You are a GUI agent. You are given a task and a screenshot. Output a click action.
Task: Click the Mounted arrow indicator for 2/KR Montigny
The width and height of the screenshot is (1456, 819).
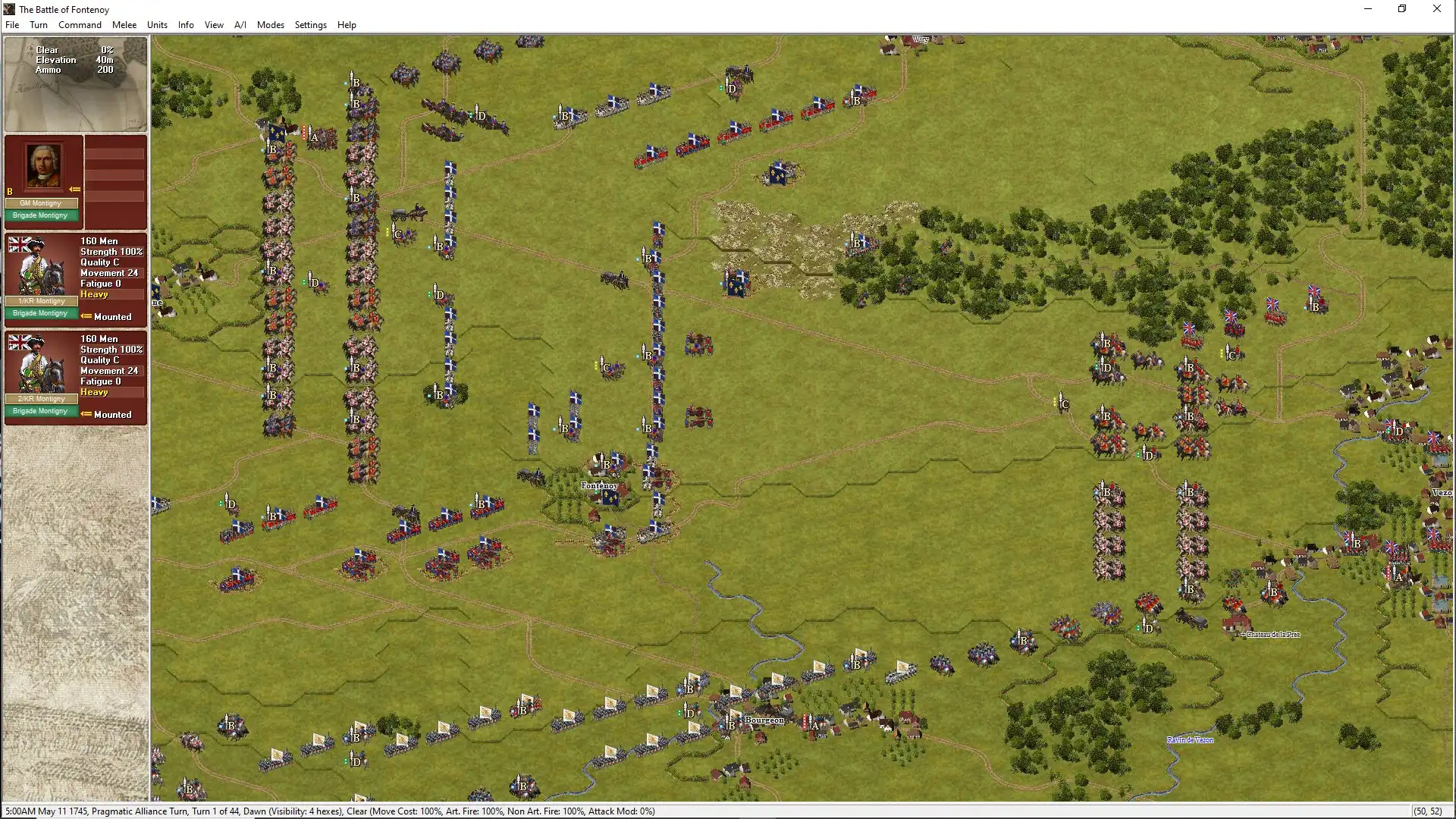click(86, 415)
